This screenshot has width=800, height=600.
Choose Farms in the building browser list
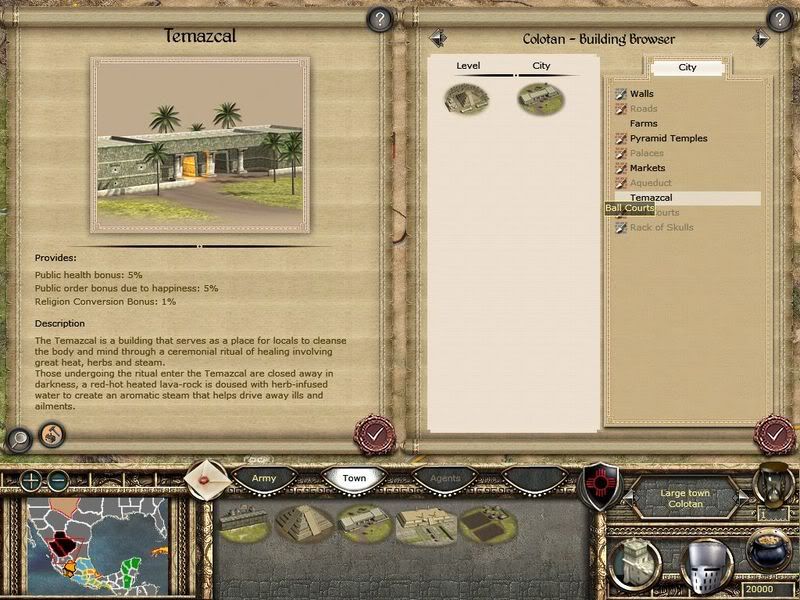643,124
